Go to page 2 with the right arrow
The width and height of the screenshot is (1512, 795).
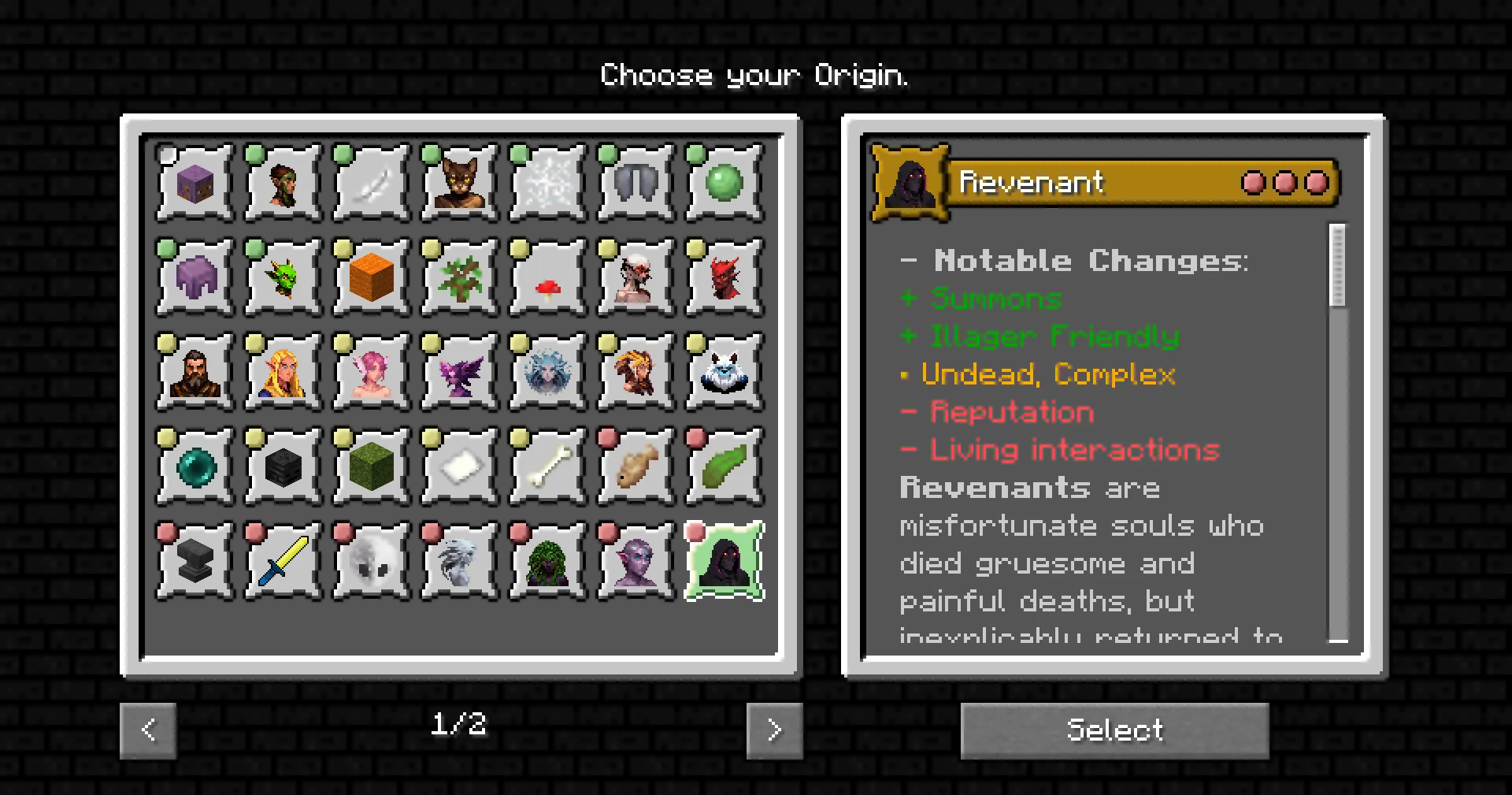[x=774, y=730]
